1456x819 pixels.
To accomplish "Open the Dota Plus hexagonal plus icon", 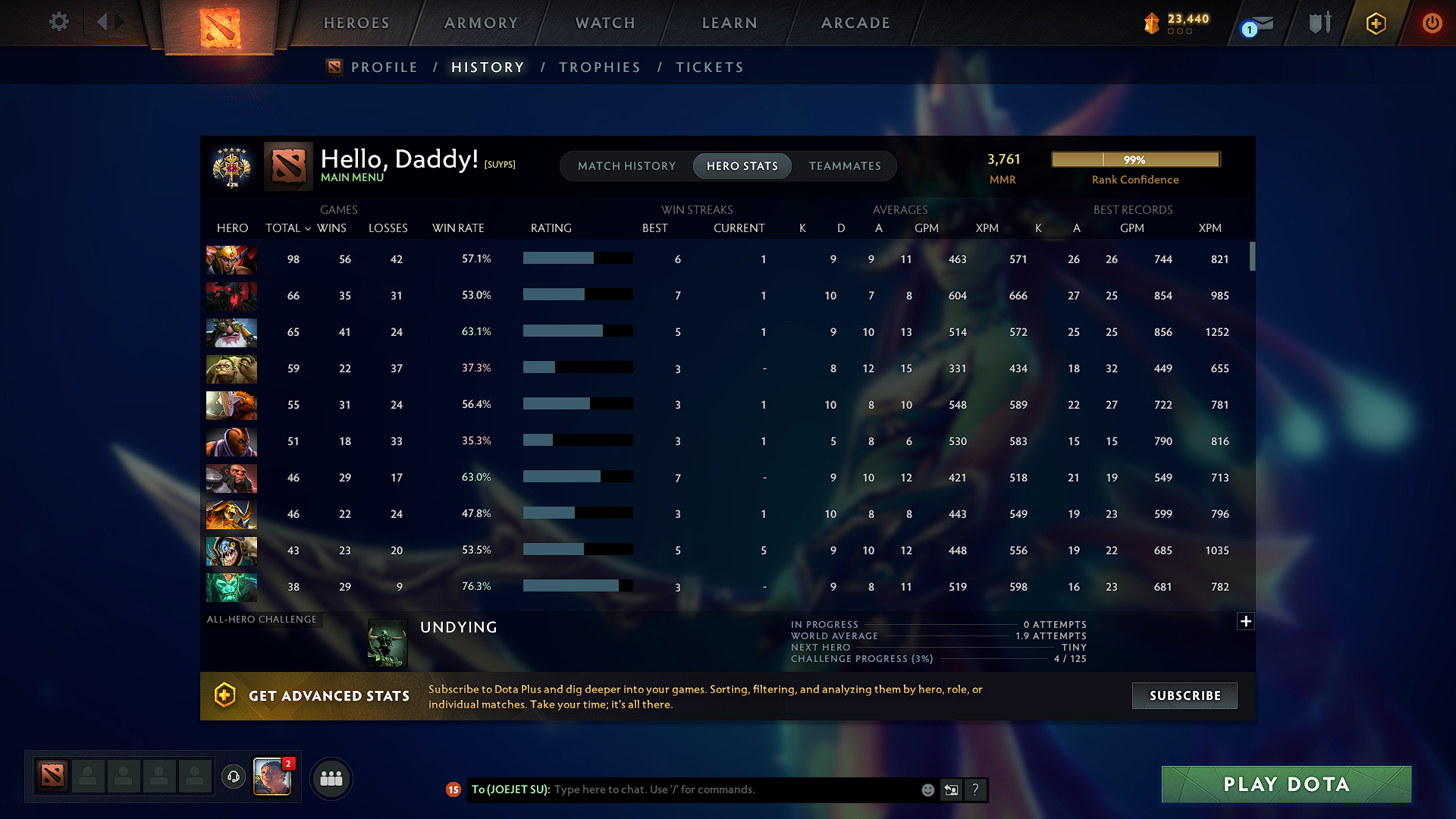I will 1375,23.
